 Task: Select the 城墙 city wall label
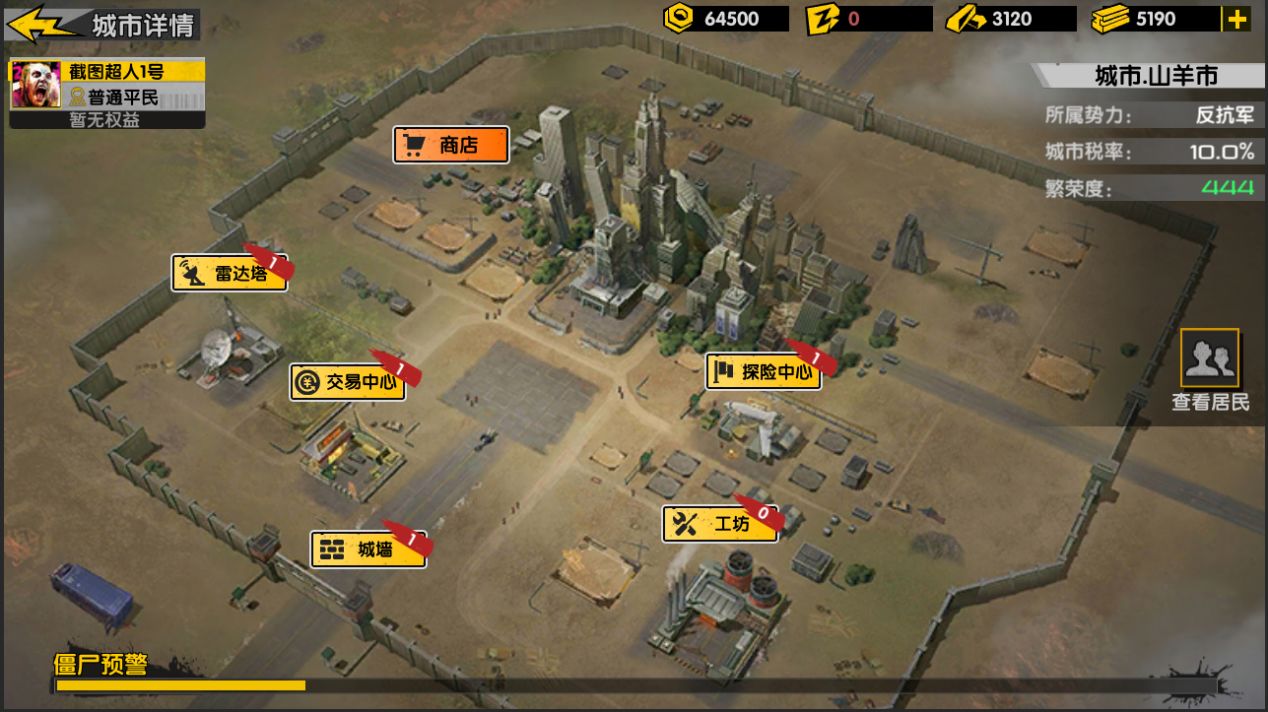tap(367, 549)
